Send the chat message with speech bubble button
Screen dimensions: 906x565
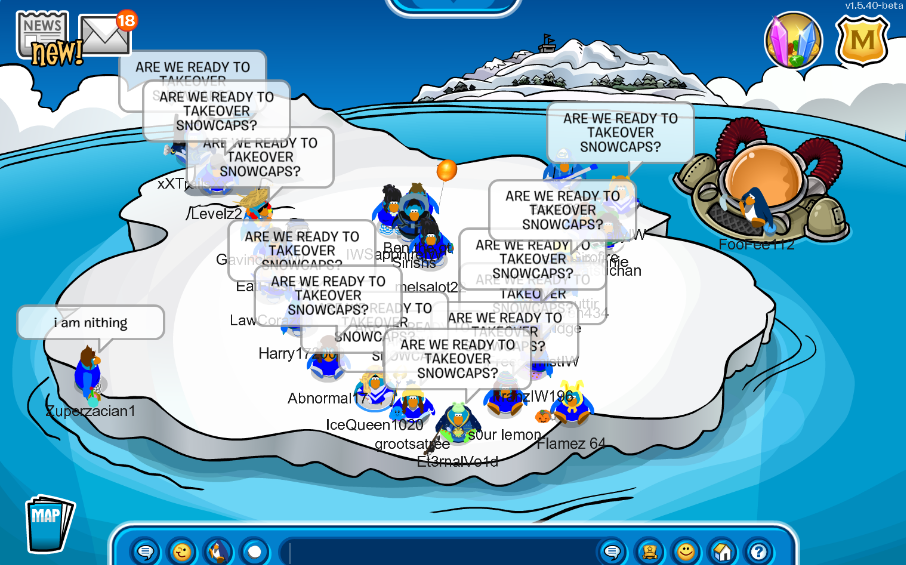point(613,551)
